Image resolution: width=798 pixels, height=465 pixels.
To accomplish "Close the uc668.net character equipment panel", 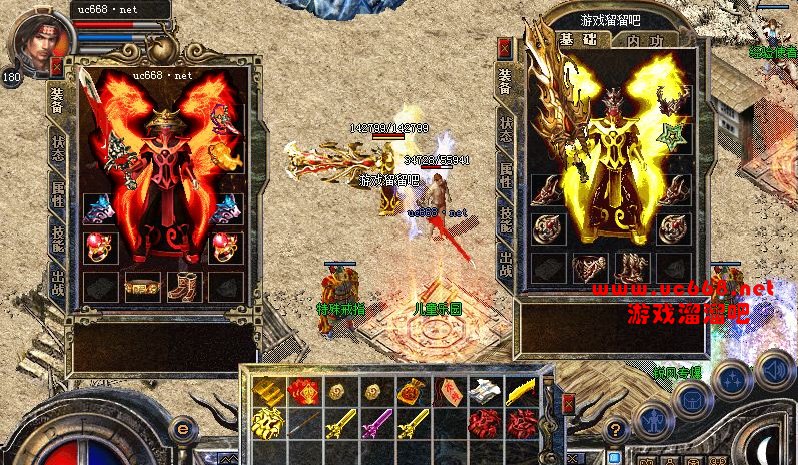I will pyautogui.click(x=57, y=66).
